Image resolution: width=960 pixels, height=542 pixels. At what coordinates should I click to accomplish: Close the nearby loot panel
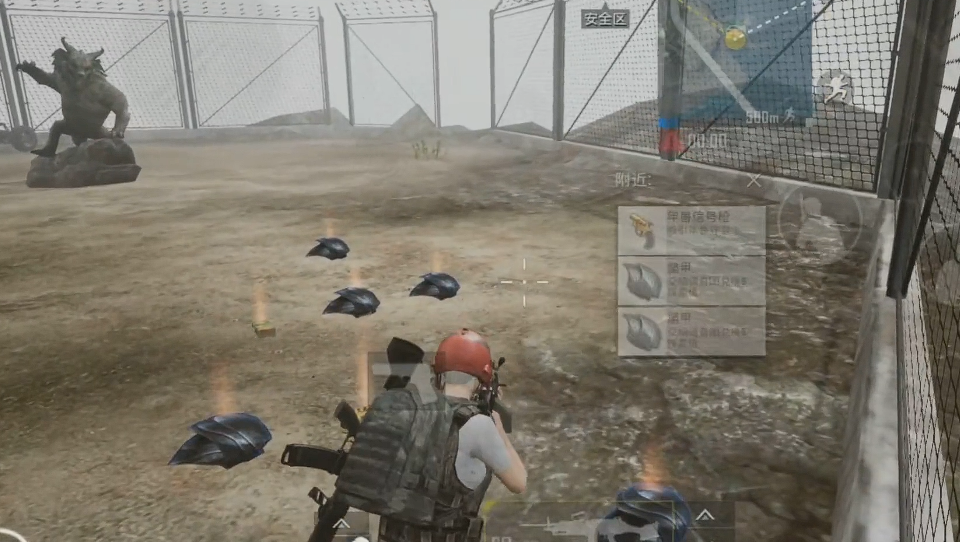coord(754,180)
